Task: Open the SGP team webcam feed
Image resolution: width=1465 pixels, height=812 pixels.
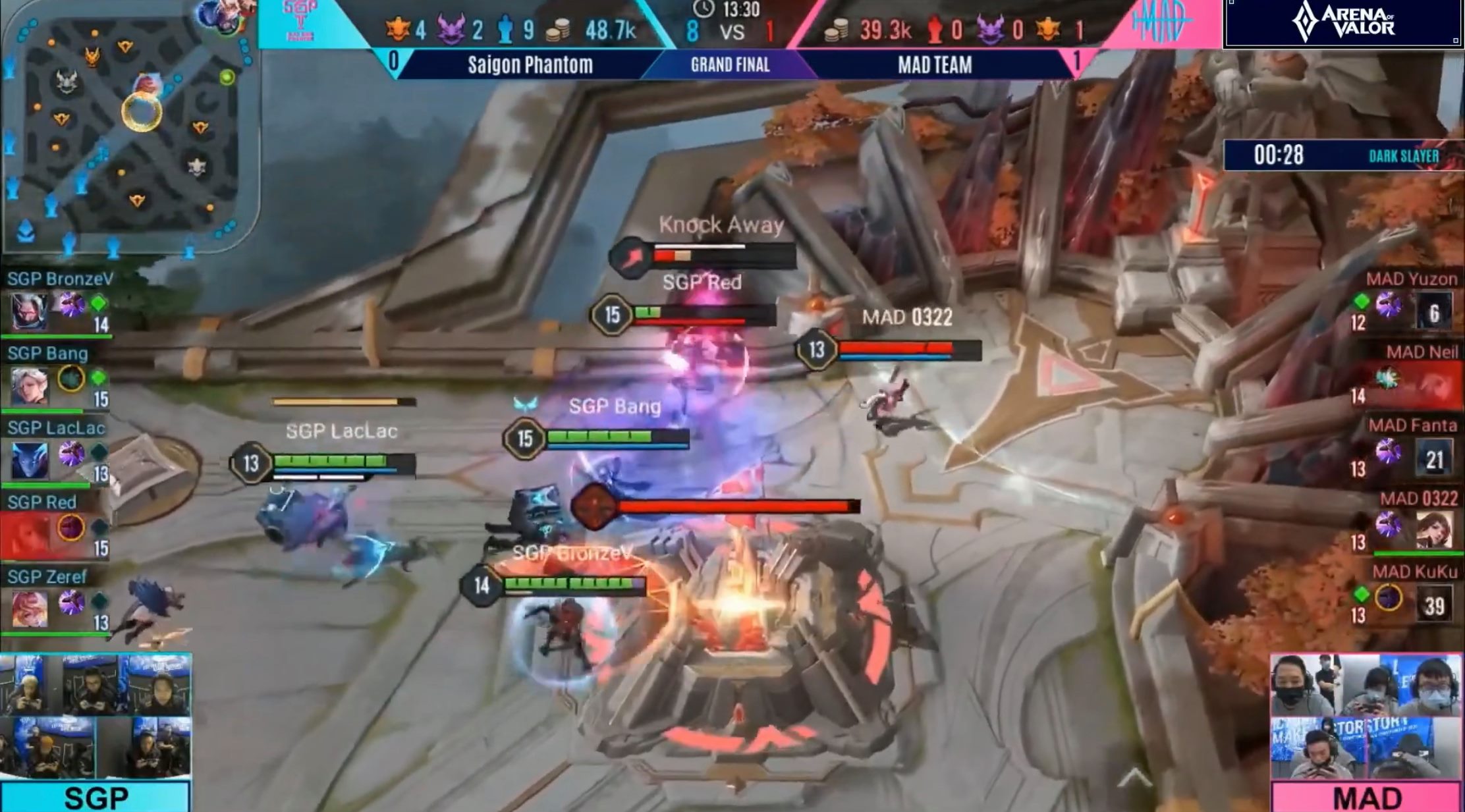Action: pyautogui.click(x=96, y=717)
